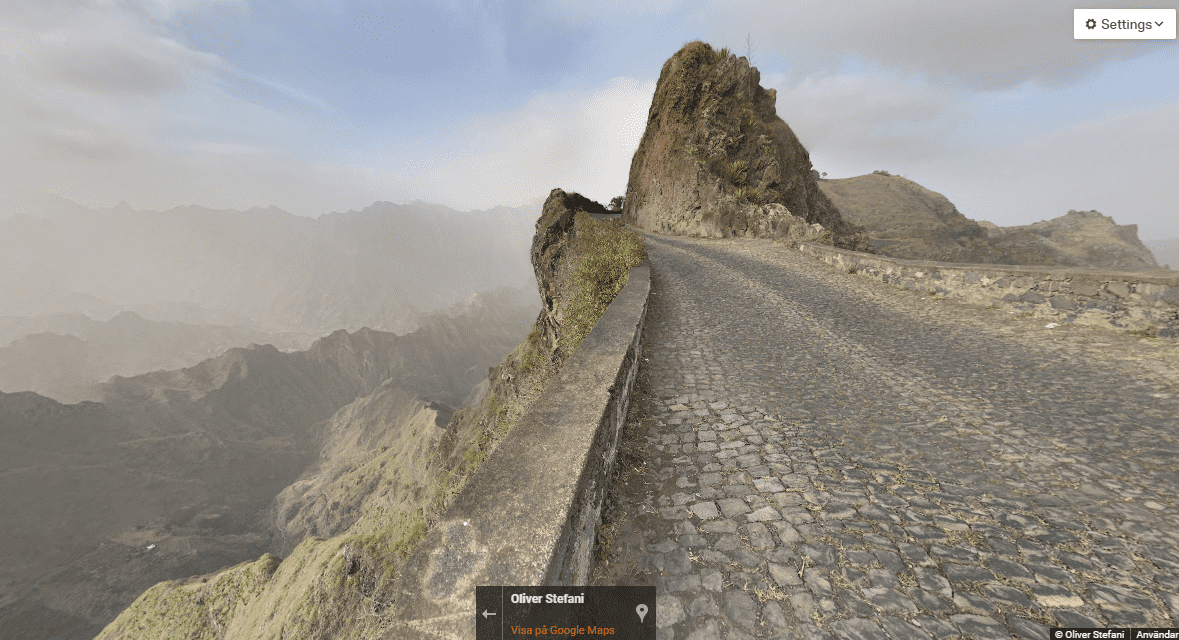Open the 'Visa på Google Maps' link

pos(562,630)
